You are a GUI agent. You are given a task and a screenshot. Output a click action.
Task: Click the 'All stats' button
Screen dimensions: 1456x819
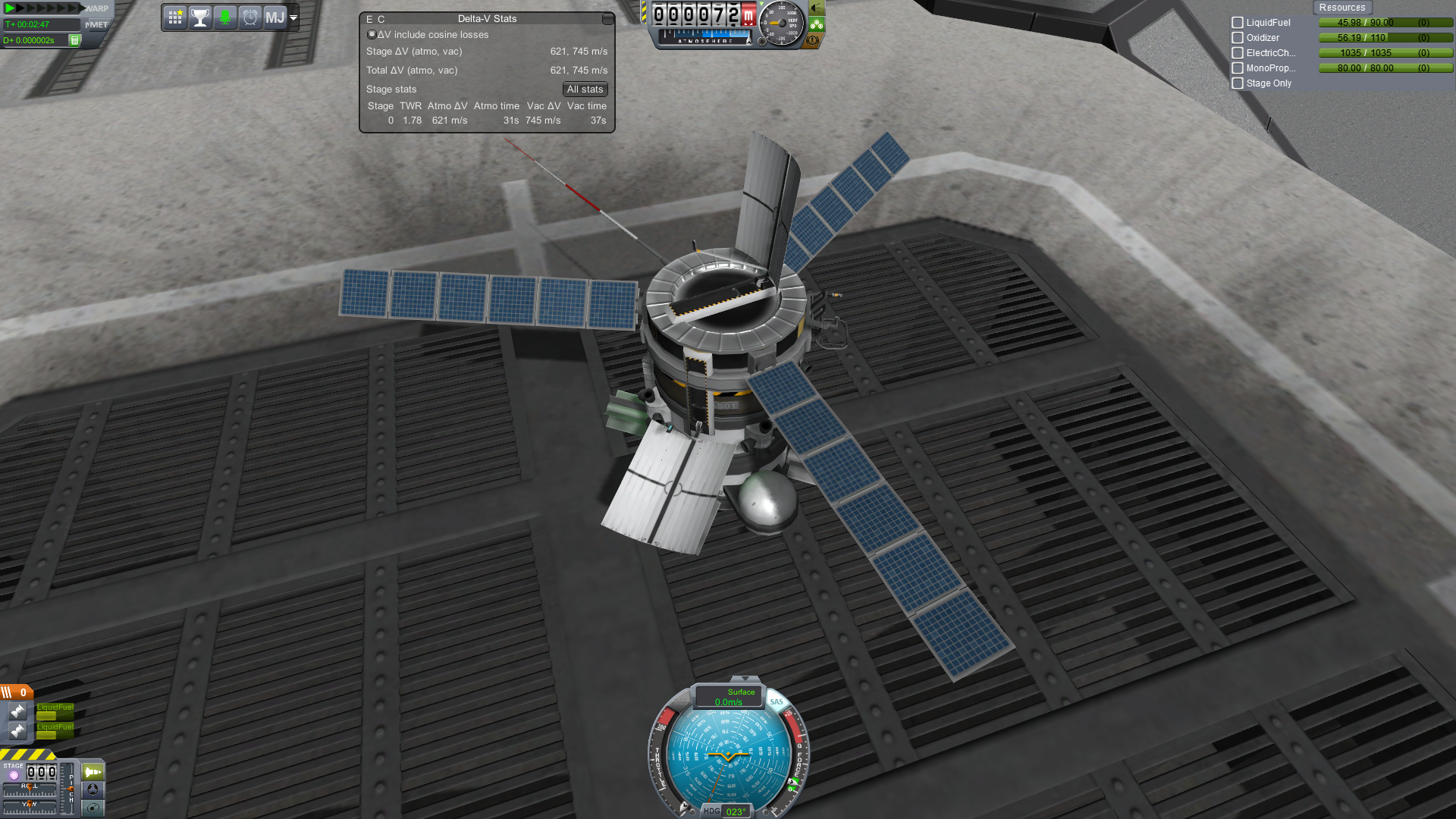click(585, 89)
